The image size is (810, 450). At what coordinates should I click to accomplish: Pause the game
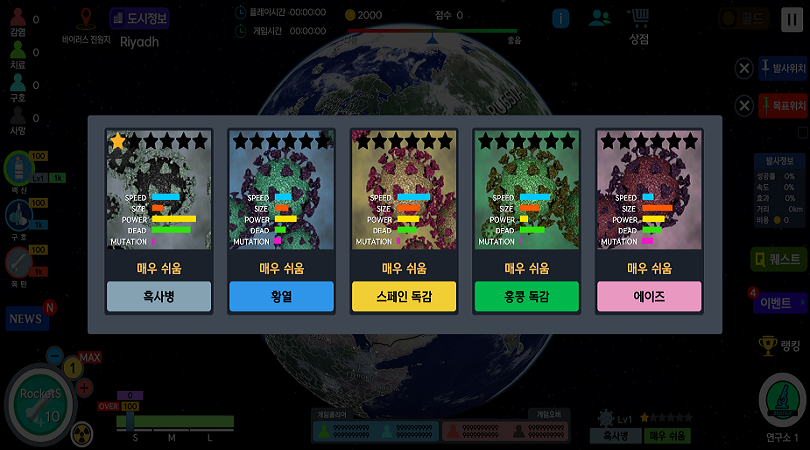point(790,18)
